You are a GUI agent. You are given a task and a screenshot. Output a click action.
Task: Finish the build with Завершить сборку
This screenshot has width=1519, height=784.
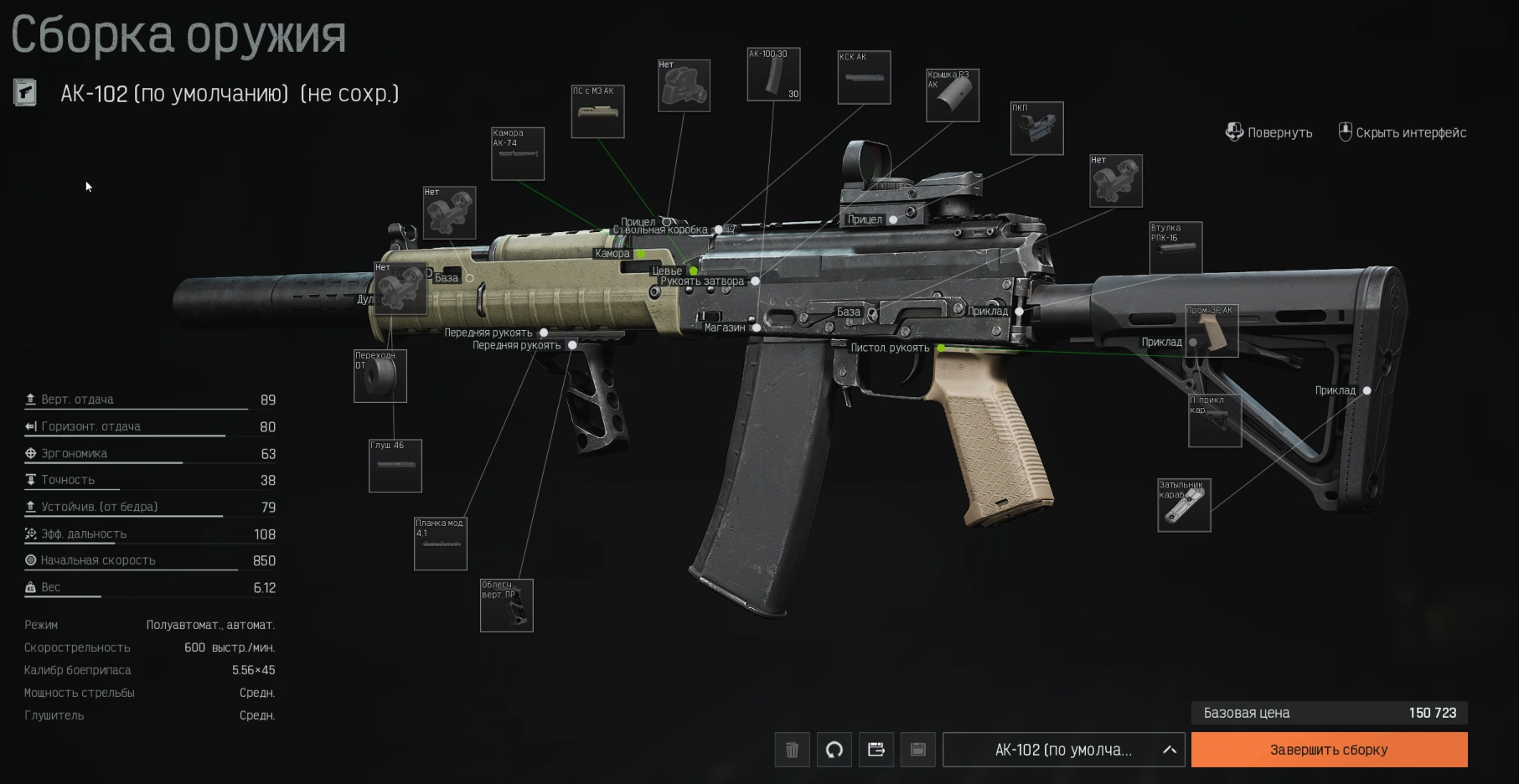(1329, 750)
